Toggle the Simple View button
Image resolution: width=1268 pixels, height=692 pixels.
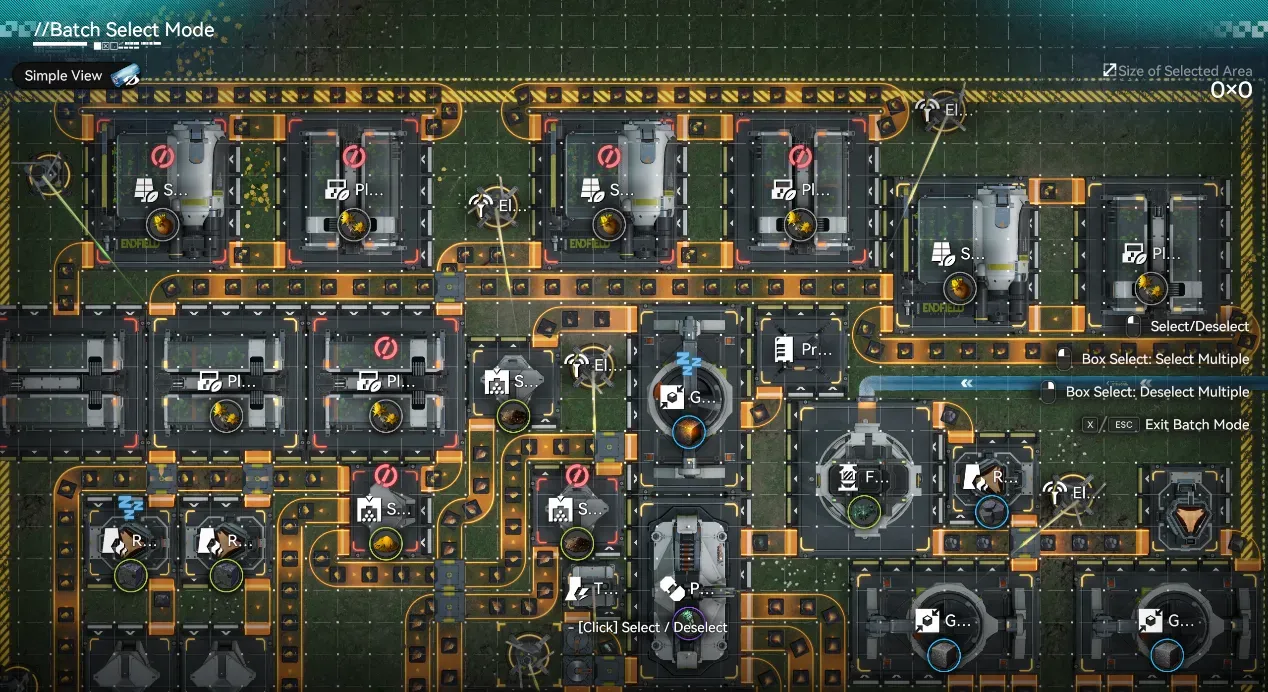coord(76,76)
